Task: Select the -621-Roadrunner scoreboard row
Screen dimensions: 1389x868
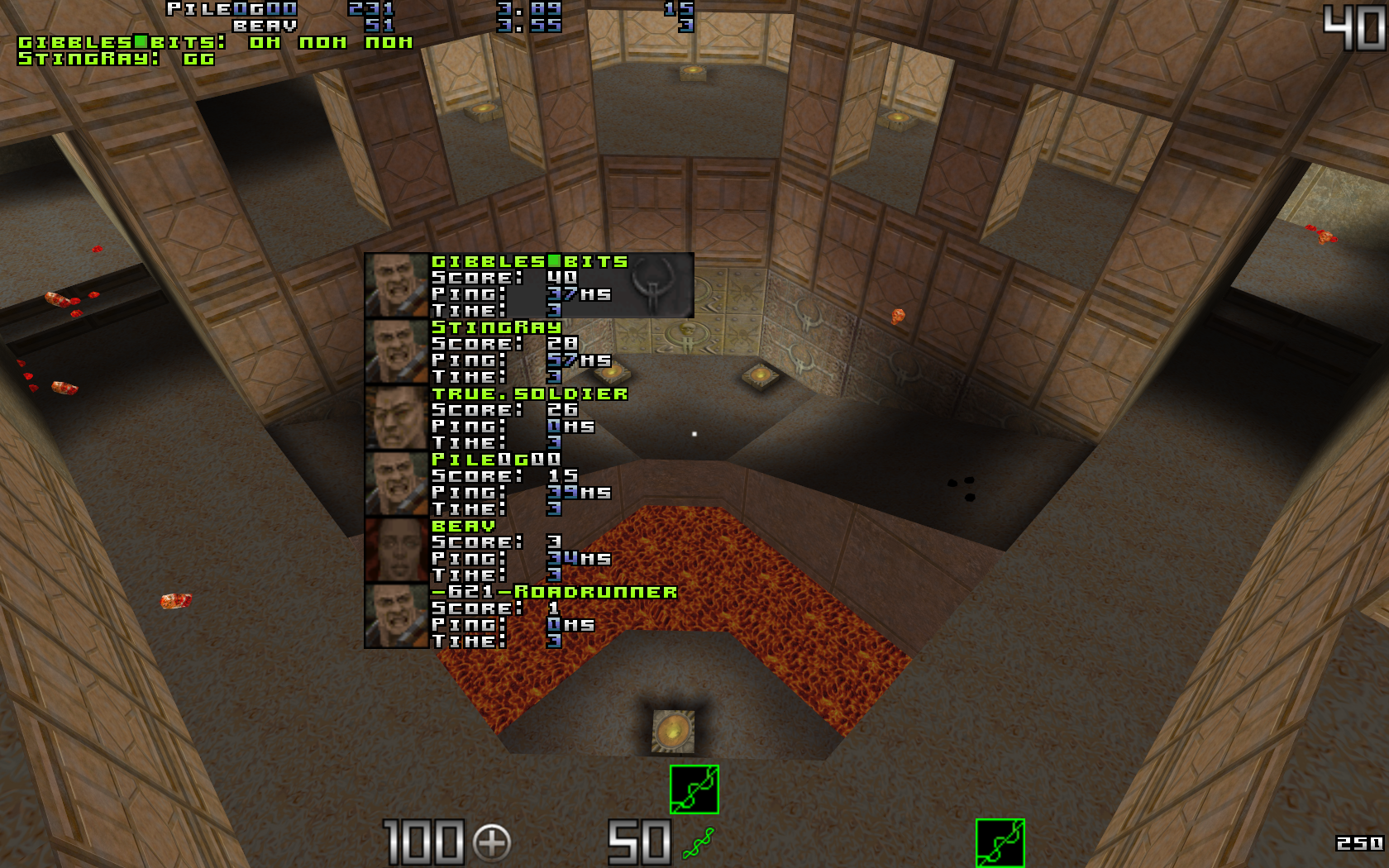Action: (529, 616)
